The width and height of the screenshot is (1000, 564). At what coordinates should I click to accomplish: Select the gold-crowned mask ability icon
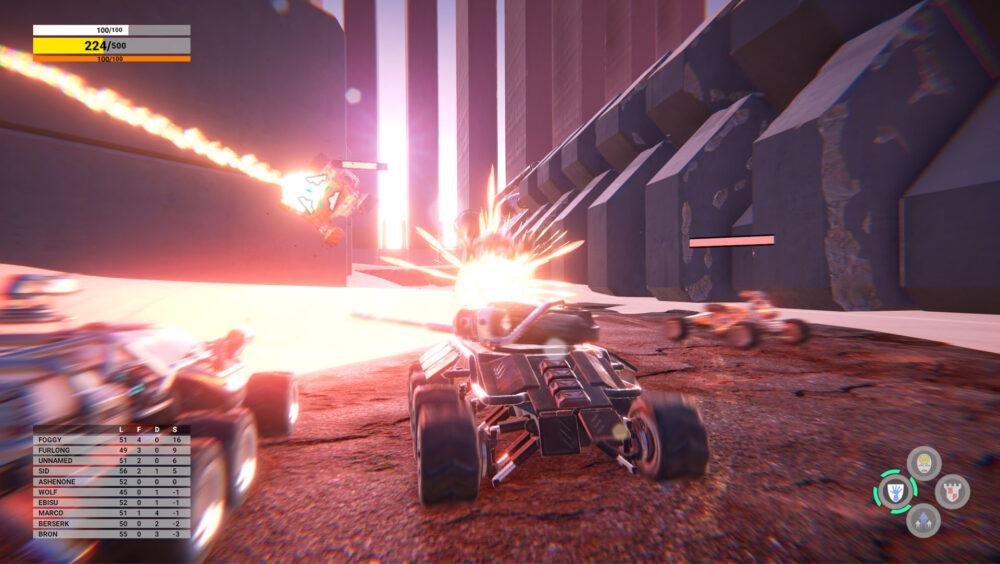[x=924, y=463]
